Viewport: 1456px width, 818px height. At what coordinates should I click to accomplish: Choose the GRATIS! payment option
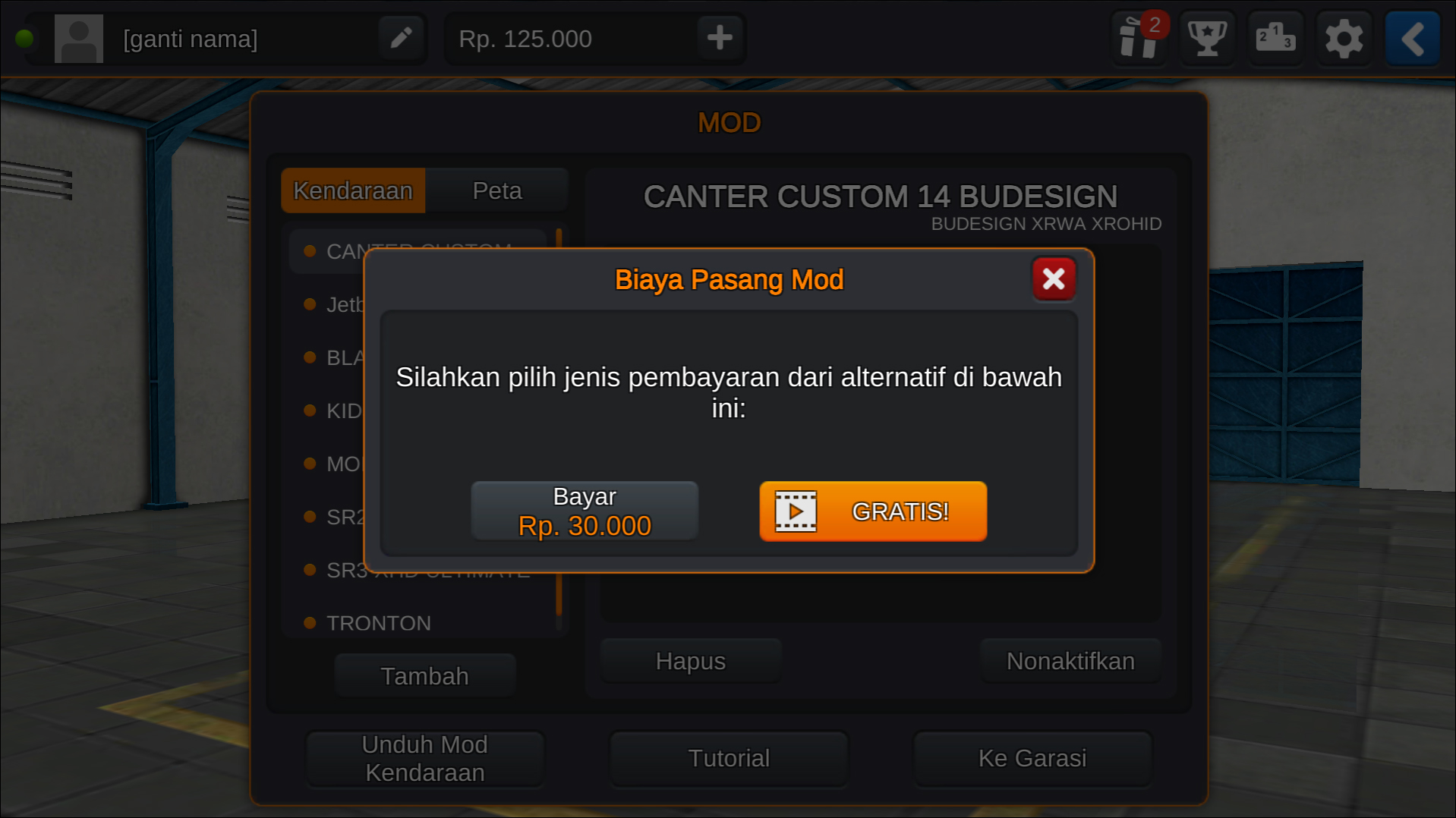[873, 511]
